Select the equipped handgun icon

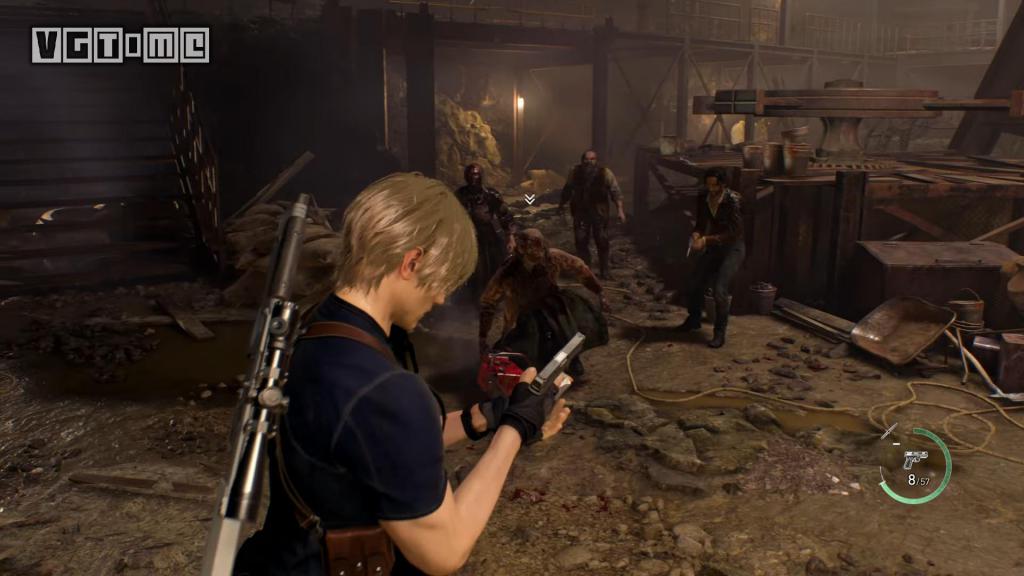[914, 459]
